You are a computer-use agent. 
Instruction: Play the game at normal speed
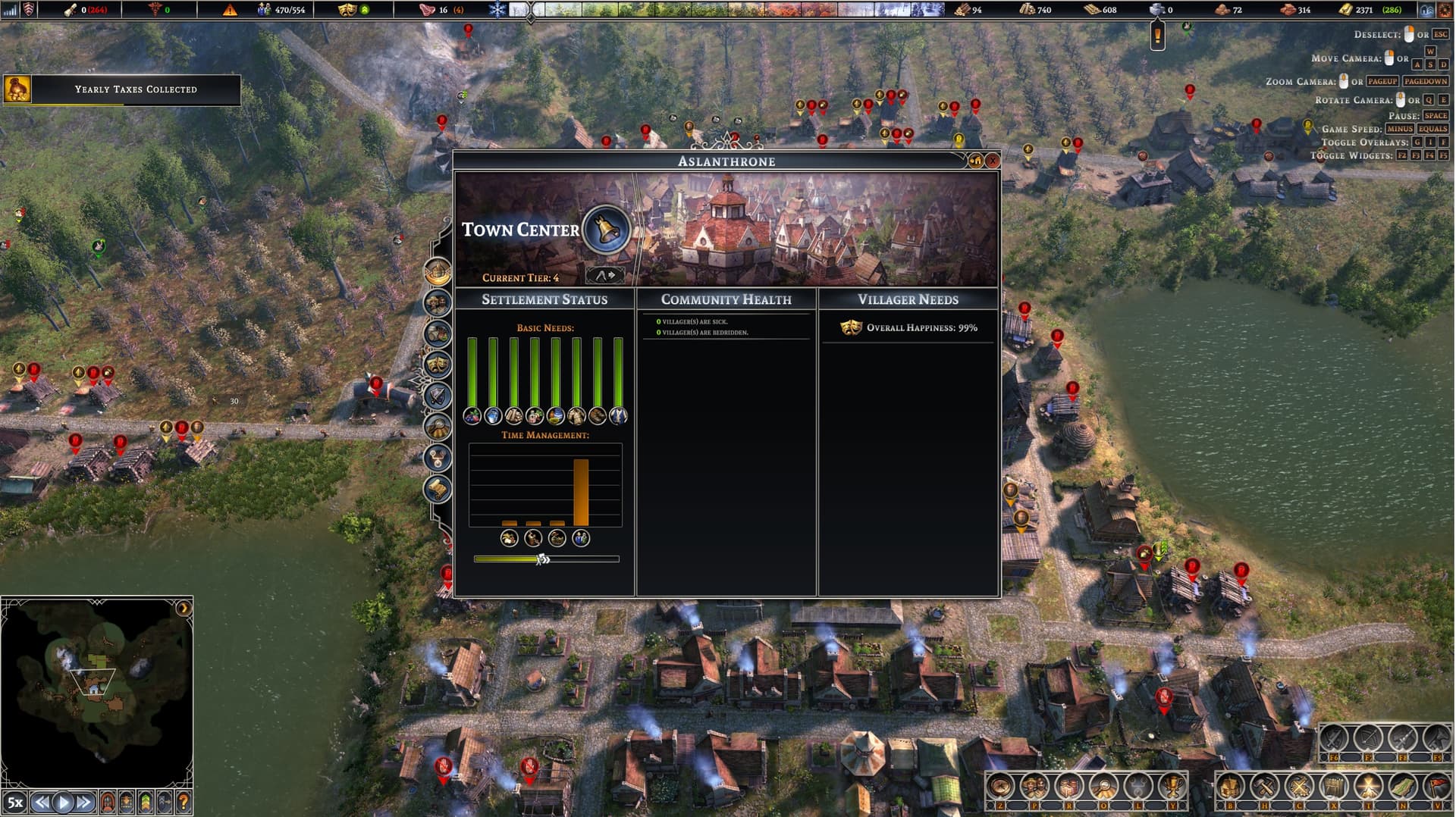63,802
